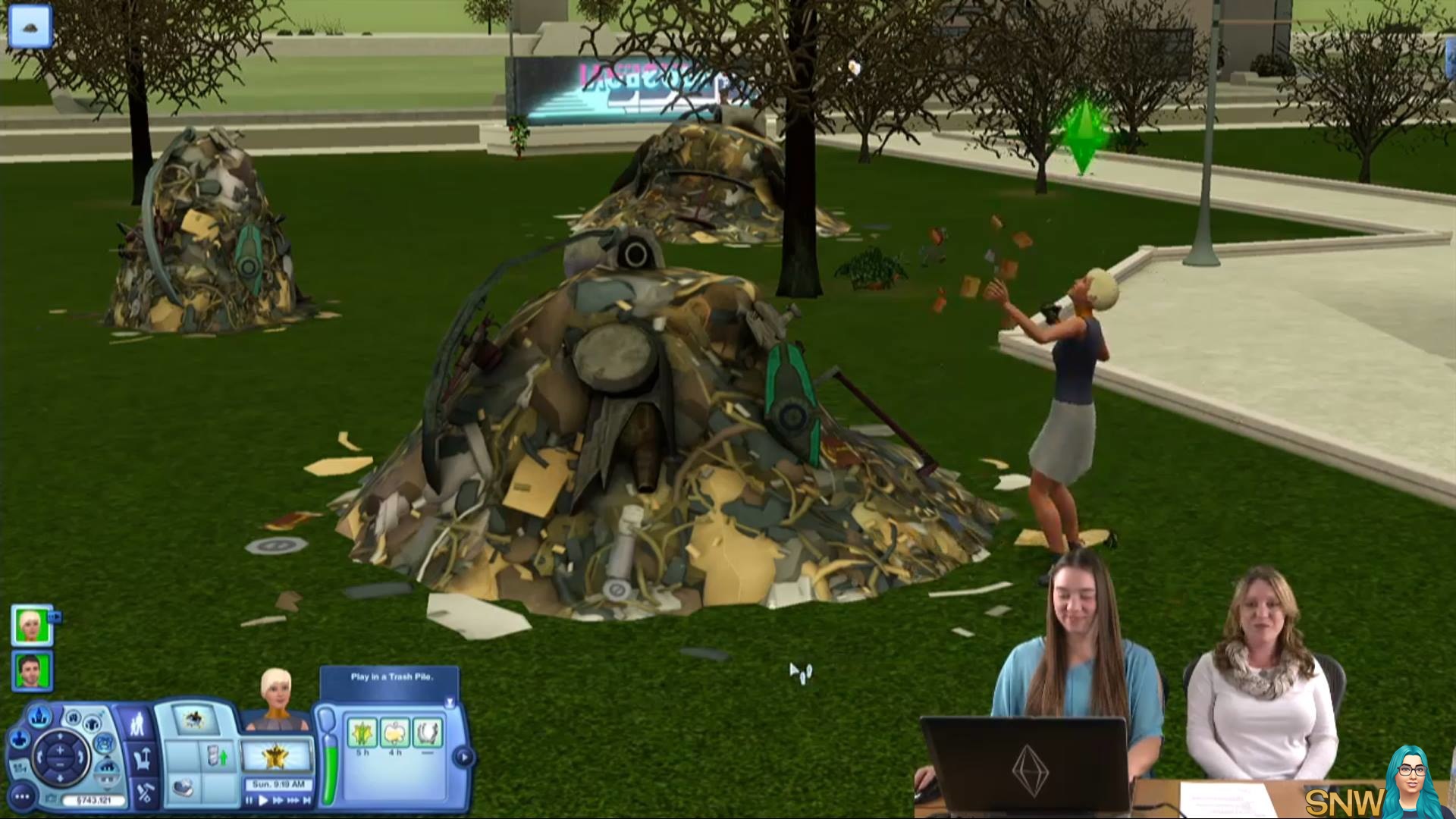Select the green plant moodlet lasting 5 hours

362,733
